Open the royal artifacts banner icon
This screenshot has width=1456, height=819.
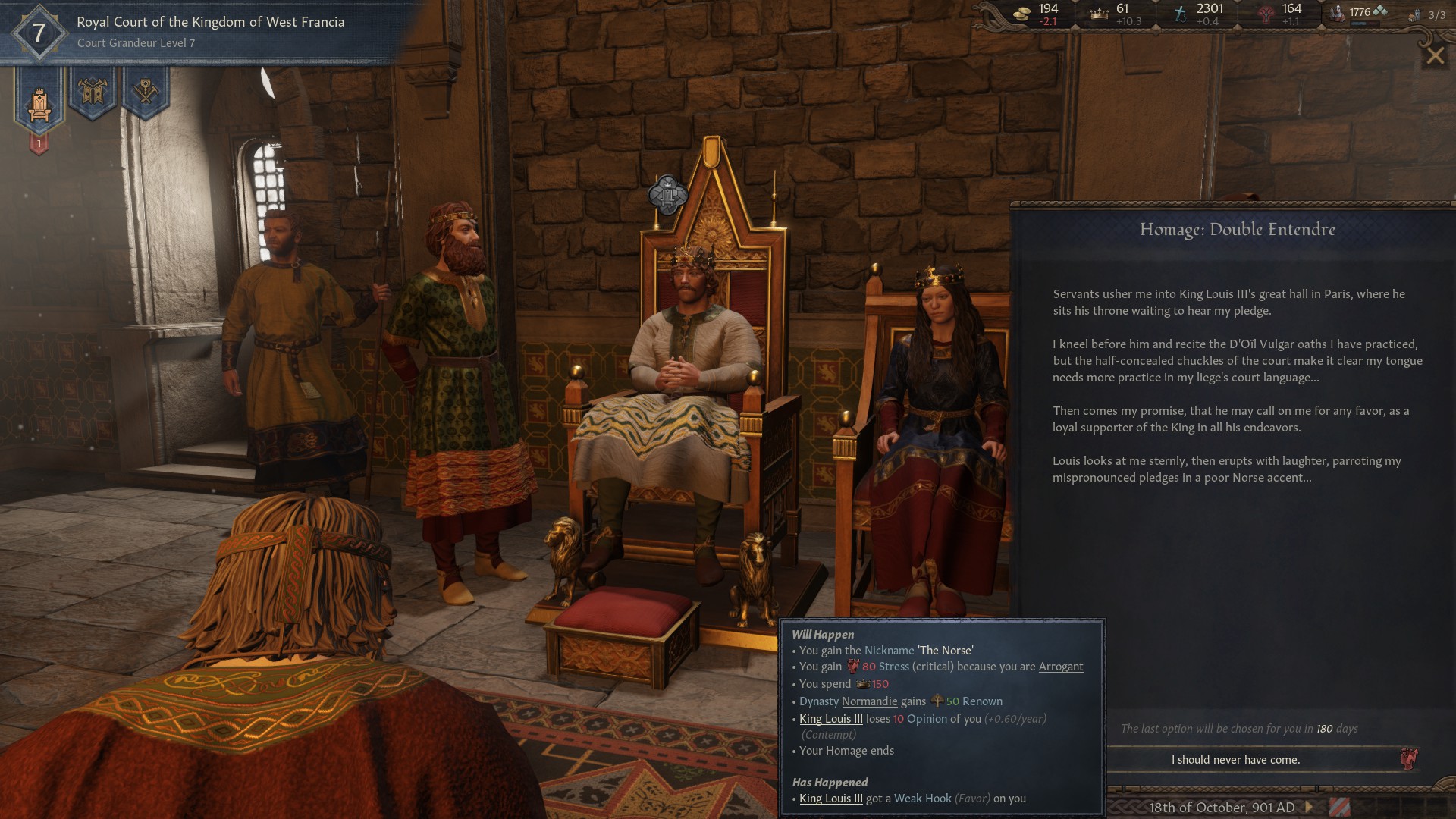[x=147, y=89]
